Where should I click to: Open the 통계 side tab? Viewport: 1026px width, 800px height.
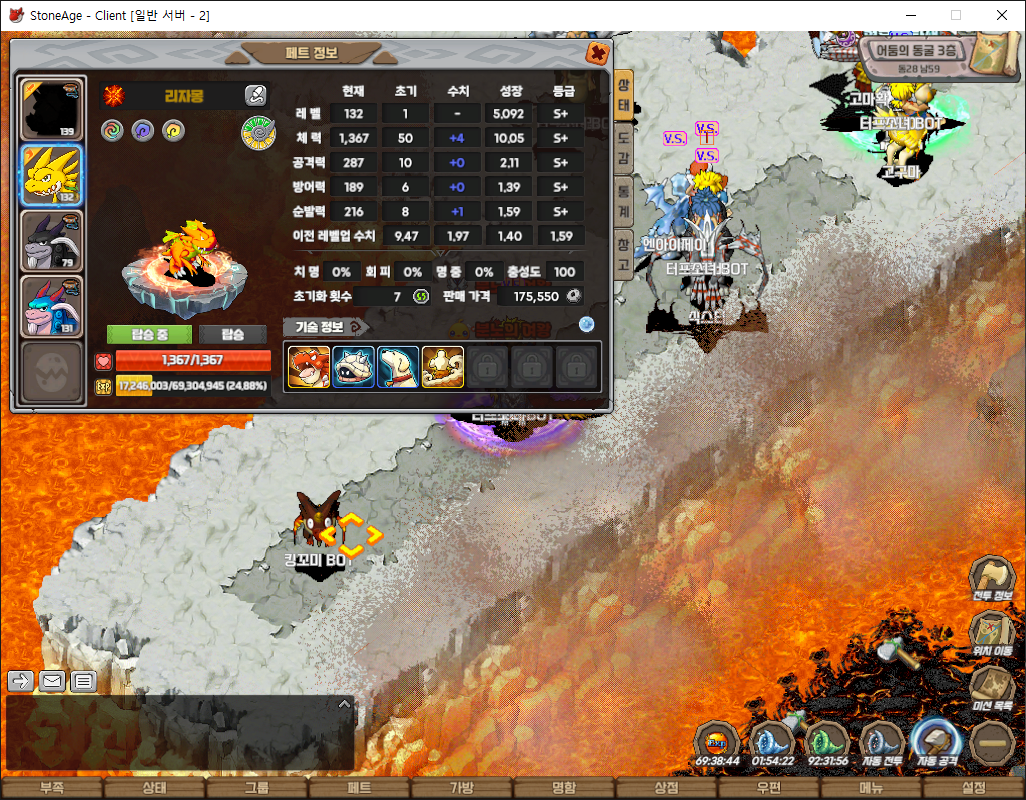tap(623, 198)
